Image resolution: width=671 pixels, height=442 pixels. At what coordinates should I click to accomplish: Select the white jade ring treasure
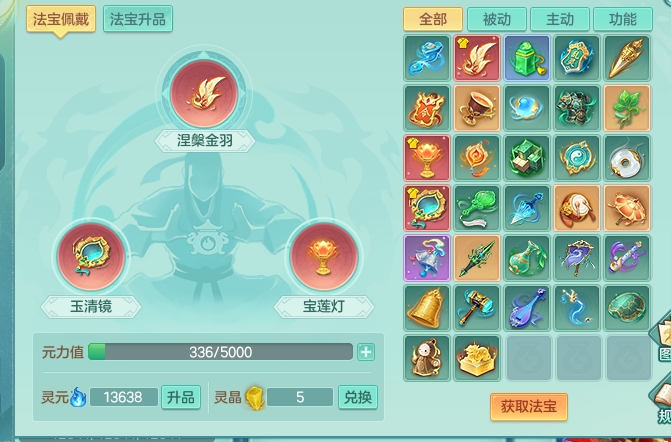(627, 157)
